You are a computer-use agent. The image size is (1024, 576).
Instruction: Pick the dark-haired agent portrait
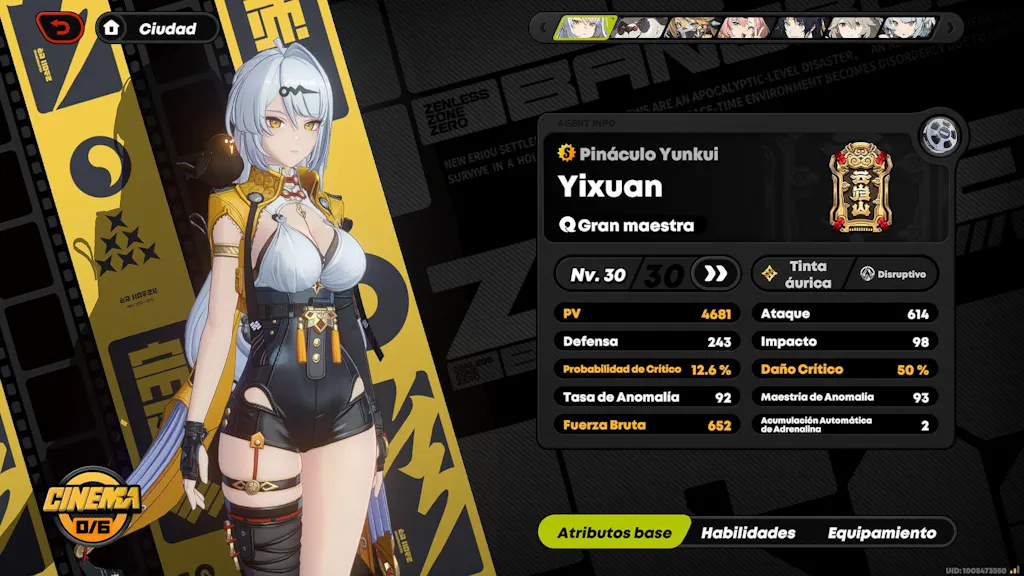801,27
